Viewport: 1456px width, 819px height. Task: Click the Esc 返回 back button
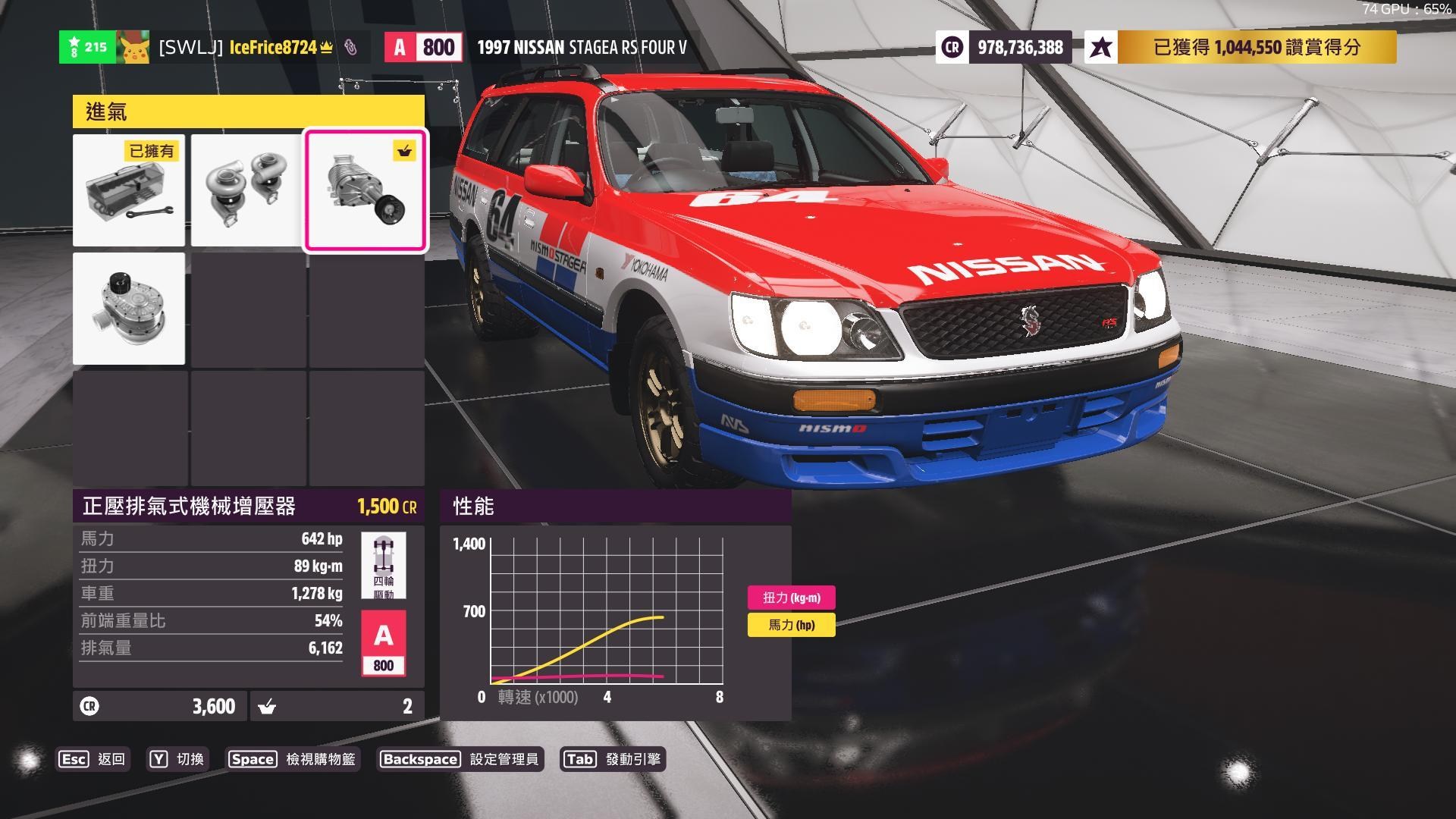click(93, 759)
